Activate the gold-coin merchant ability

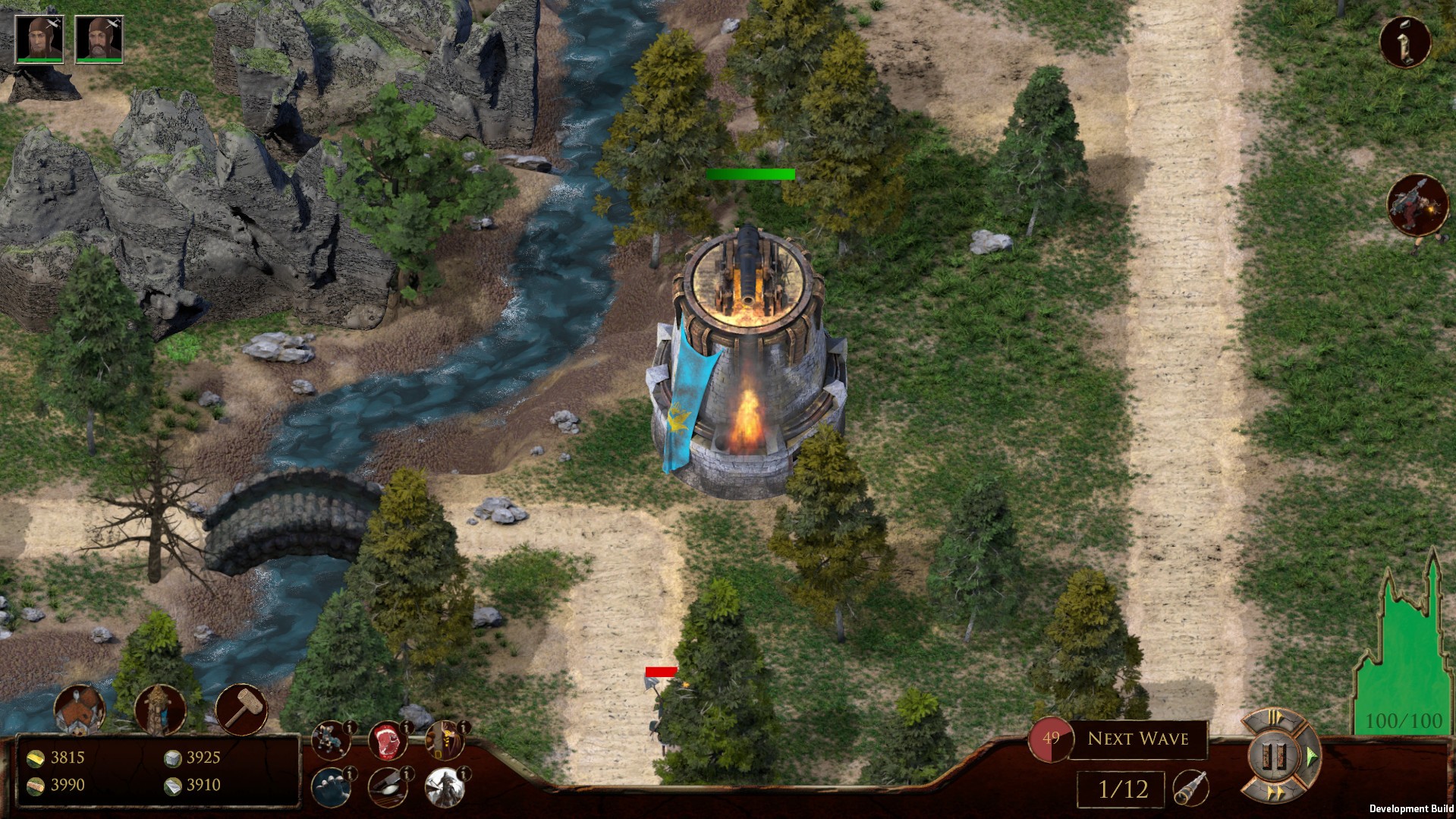[x=444, y=740]
